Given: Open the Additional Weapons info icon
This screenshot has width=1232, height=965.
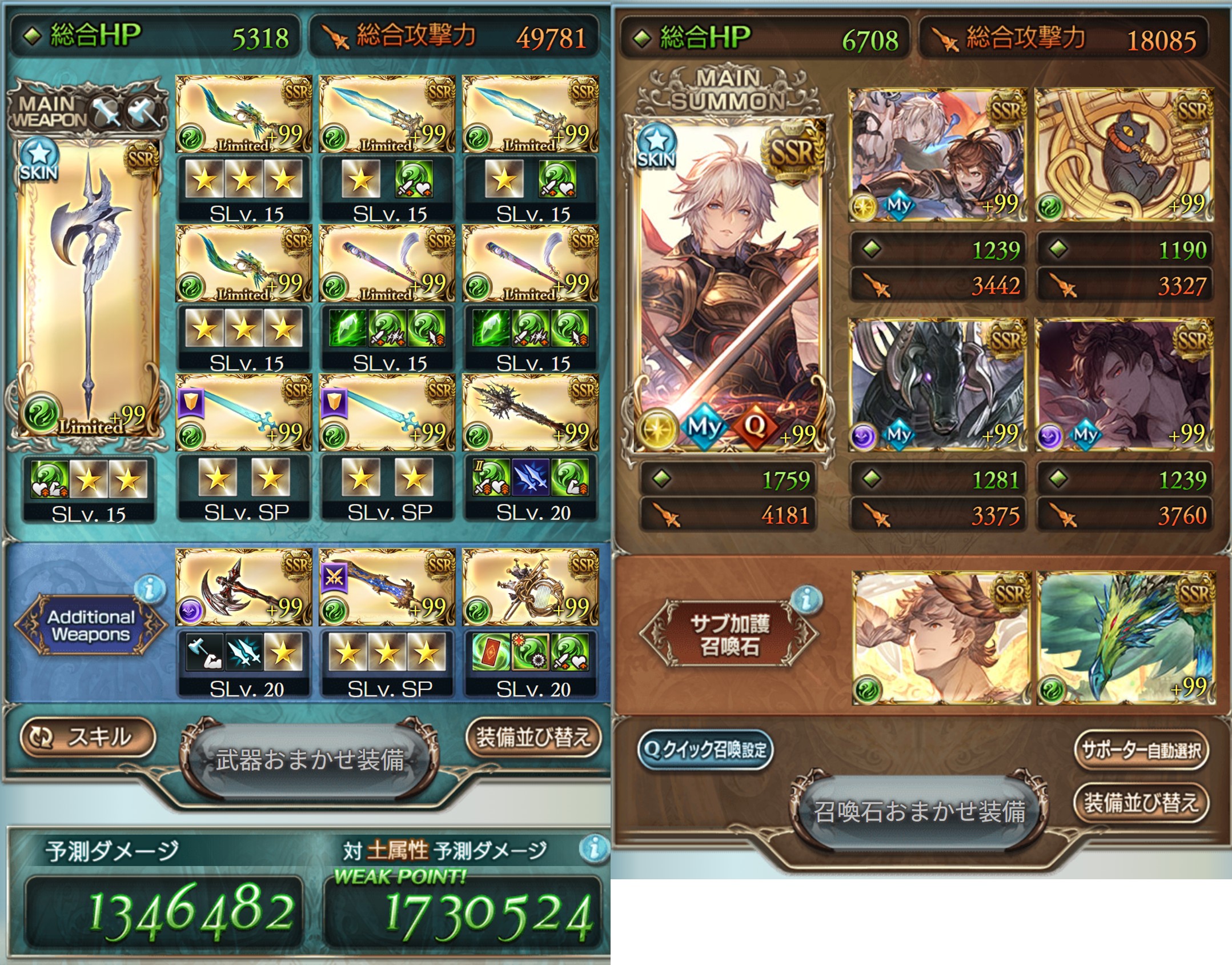Looking at the screenshot, I should point(150,588).
